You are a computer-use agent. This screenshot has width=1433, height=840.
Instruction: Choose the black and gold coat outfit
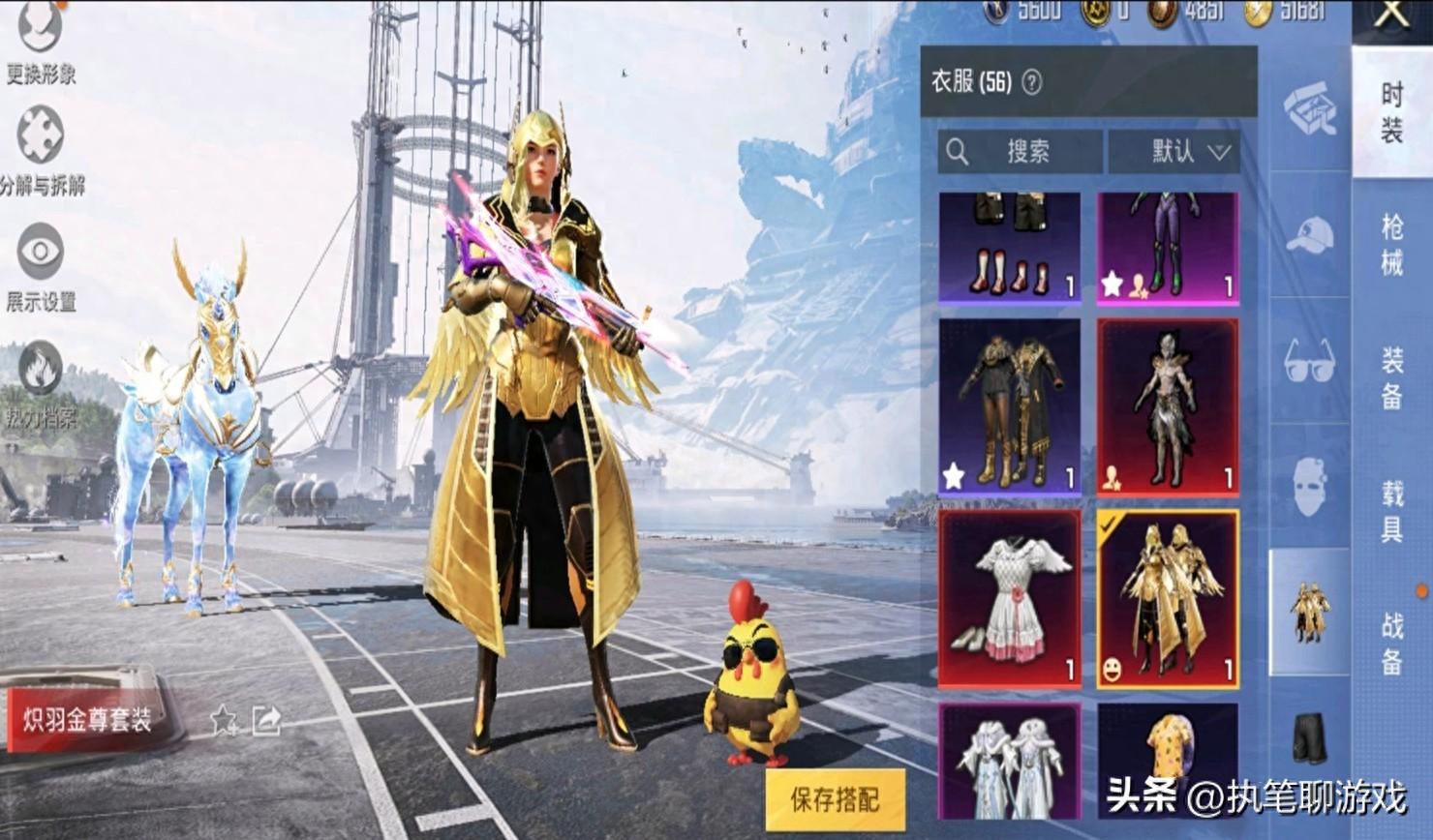(x=1009, y=407)
